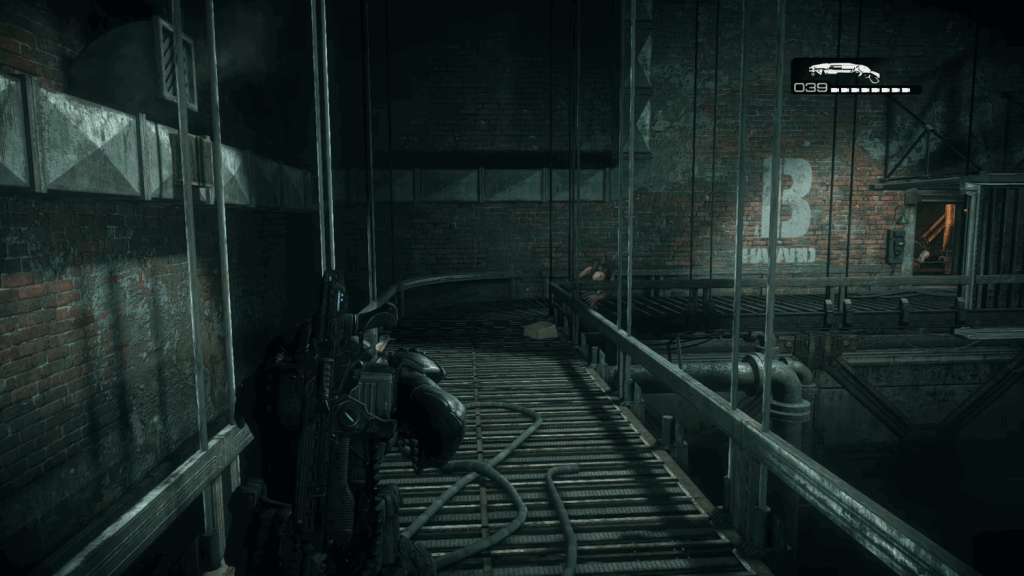Select the shotgun weapon icon
Viewport: 1024px width, 576px height.
[843, 71]
